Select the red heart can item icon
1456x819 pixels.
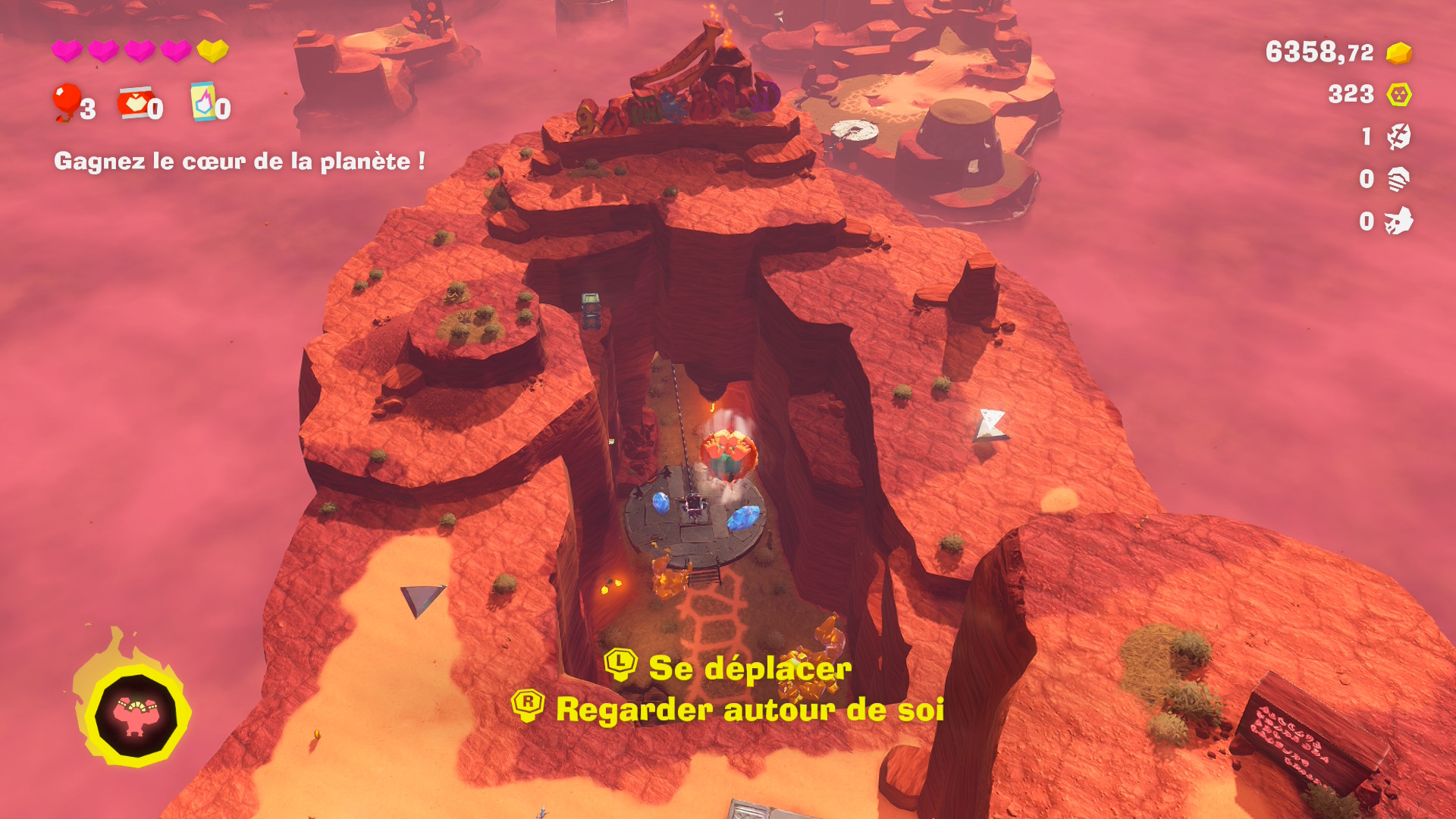[133, 102]
